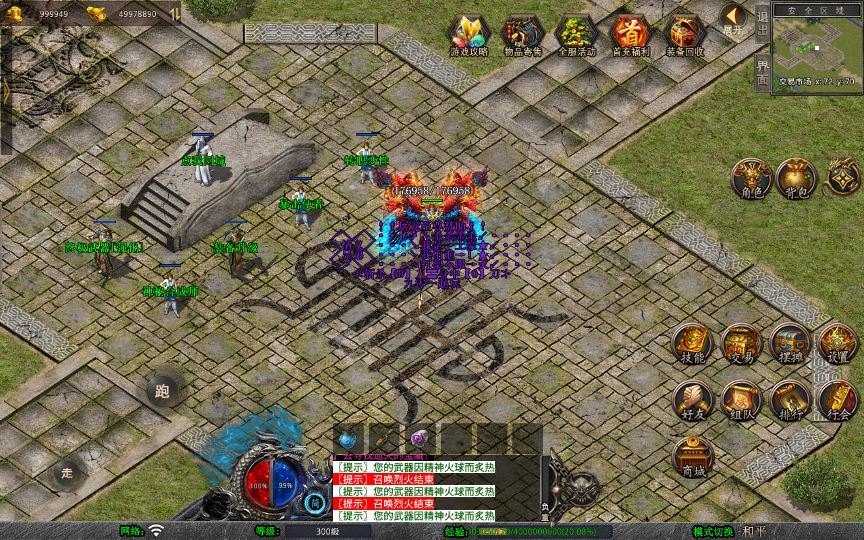Open the 背包 backpack
The height and width of the screenshot is (540, 864).
pyautogui.click(x=795, y=178)
